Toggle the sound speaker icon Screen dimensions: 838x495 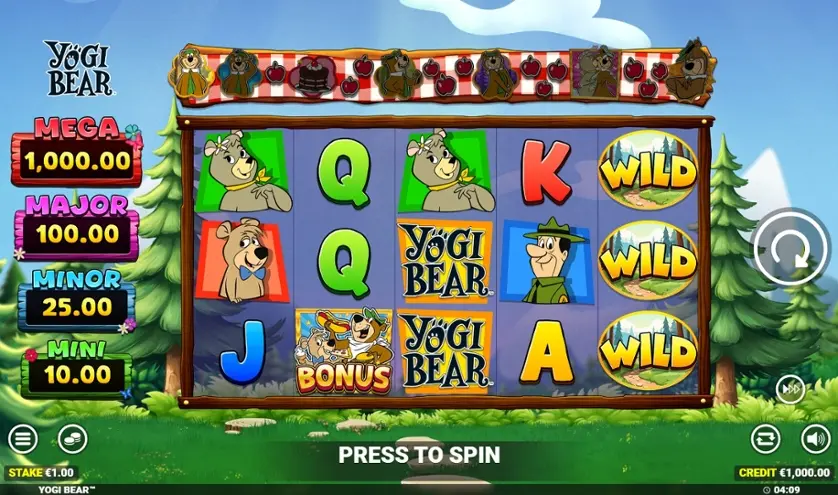click(x=815, y=438)
